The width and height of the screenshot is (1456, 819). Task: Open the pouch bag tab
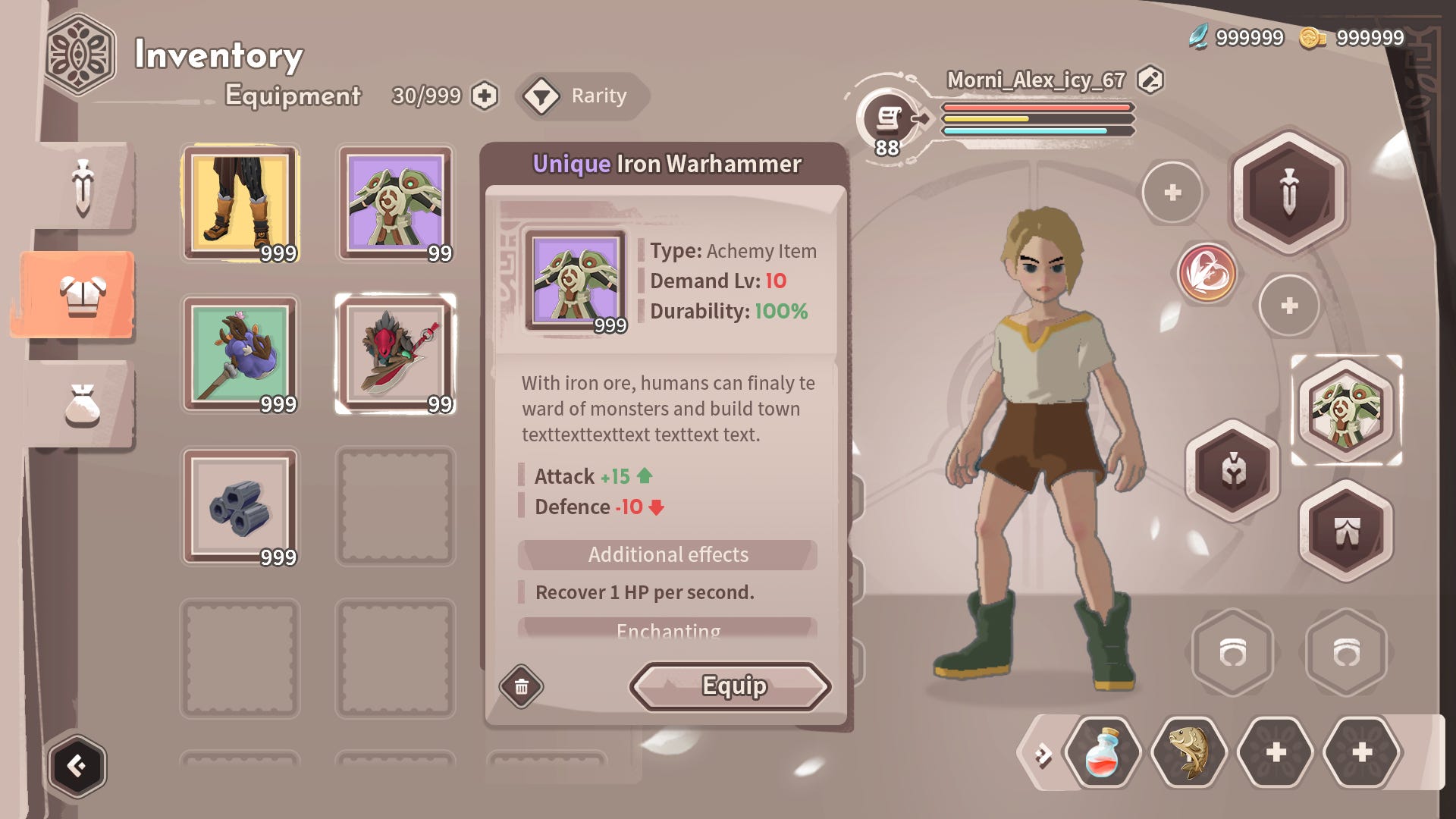(x=83, y=406)
